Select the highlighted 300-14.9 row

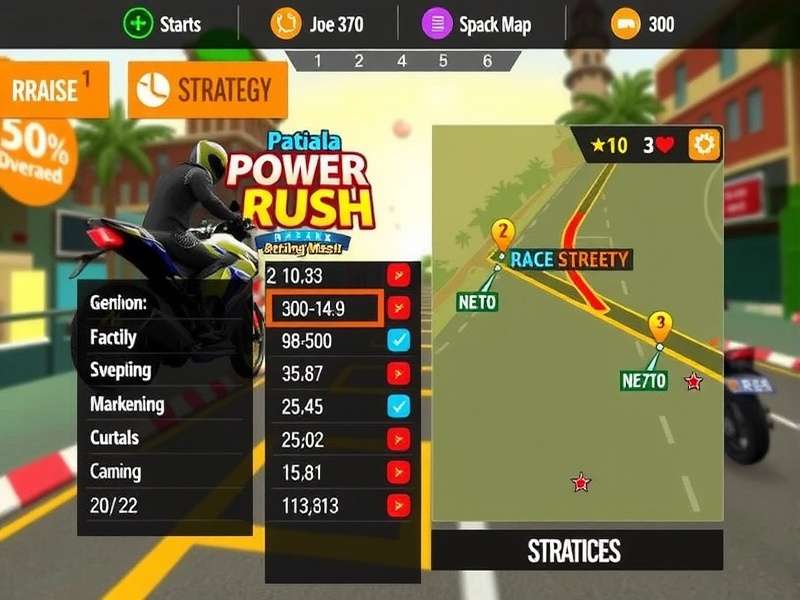(x=324, y=309)
